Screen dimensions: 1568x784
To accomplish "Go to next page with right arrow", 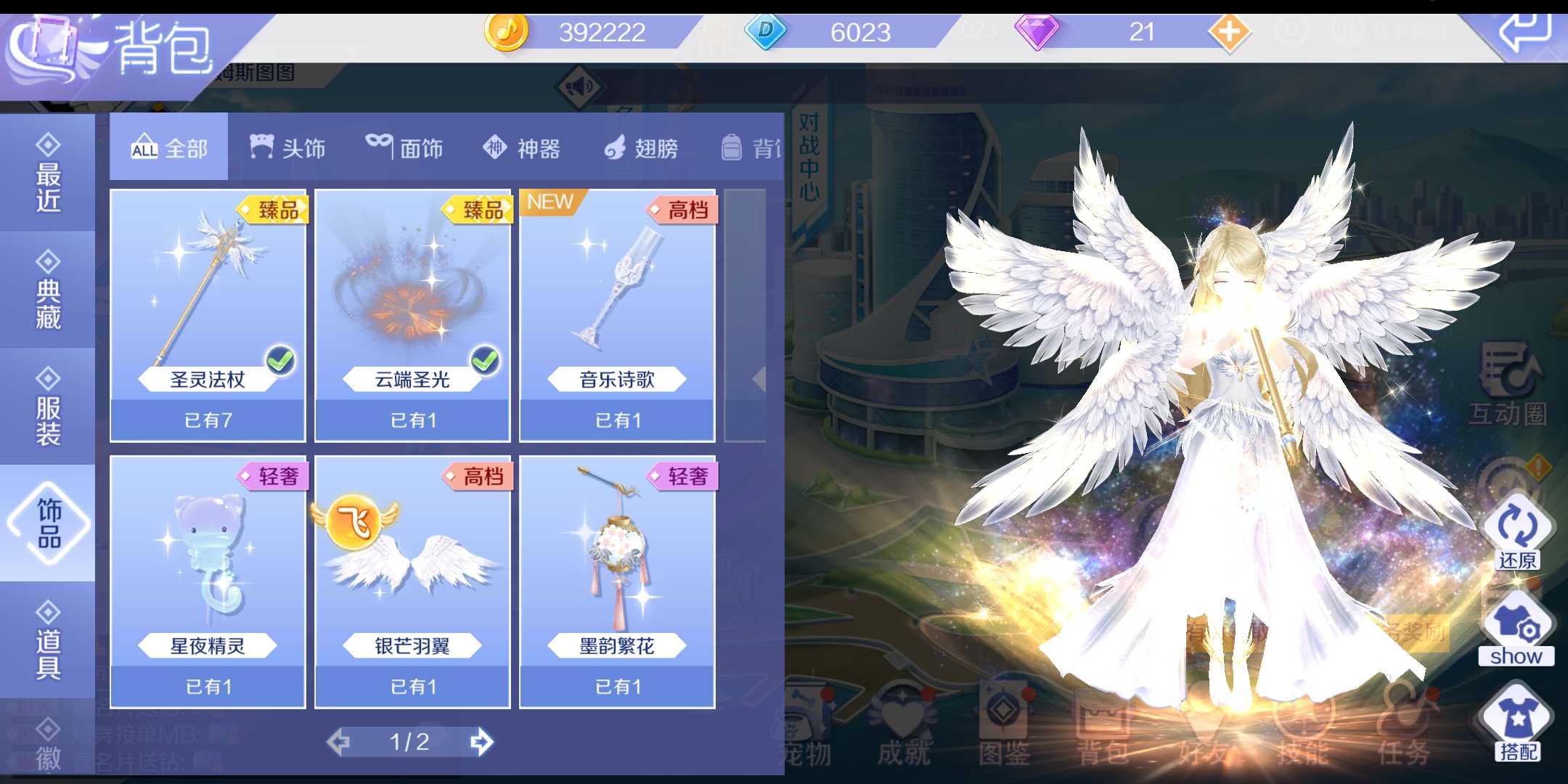I will 482,742.
